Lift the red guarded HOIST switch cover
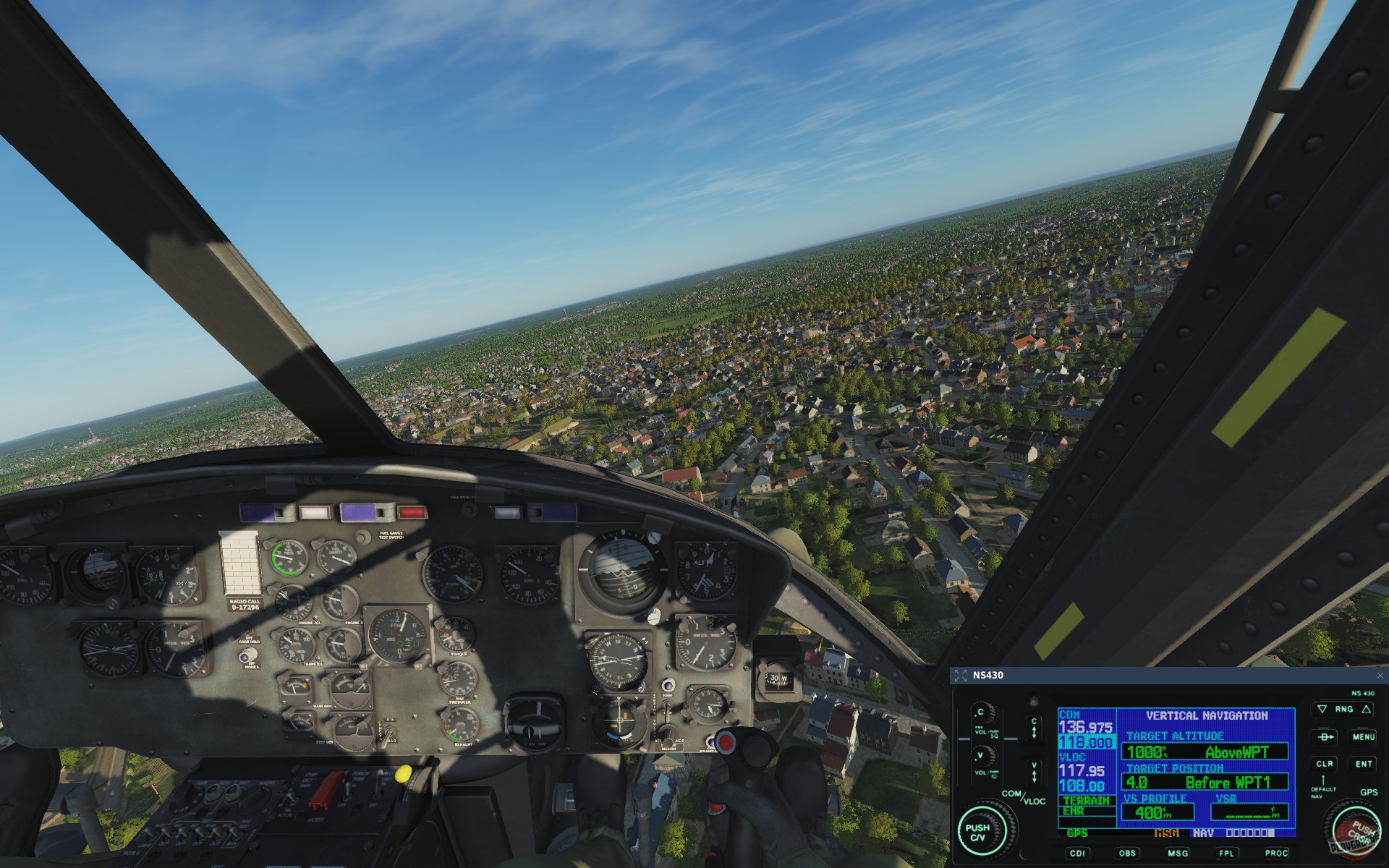Viewport: 1389px width, 868px height. click(x=326, y=789)
